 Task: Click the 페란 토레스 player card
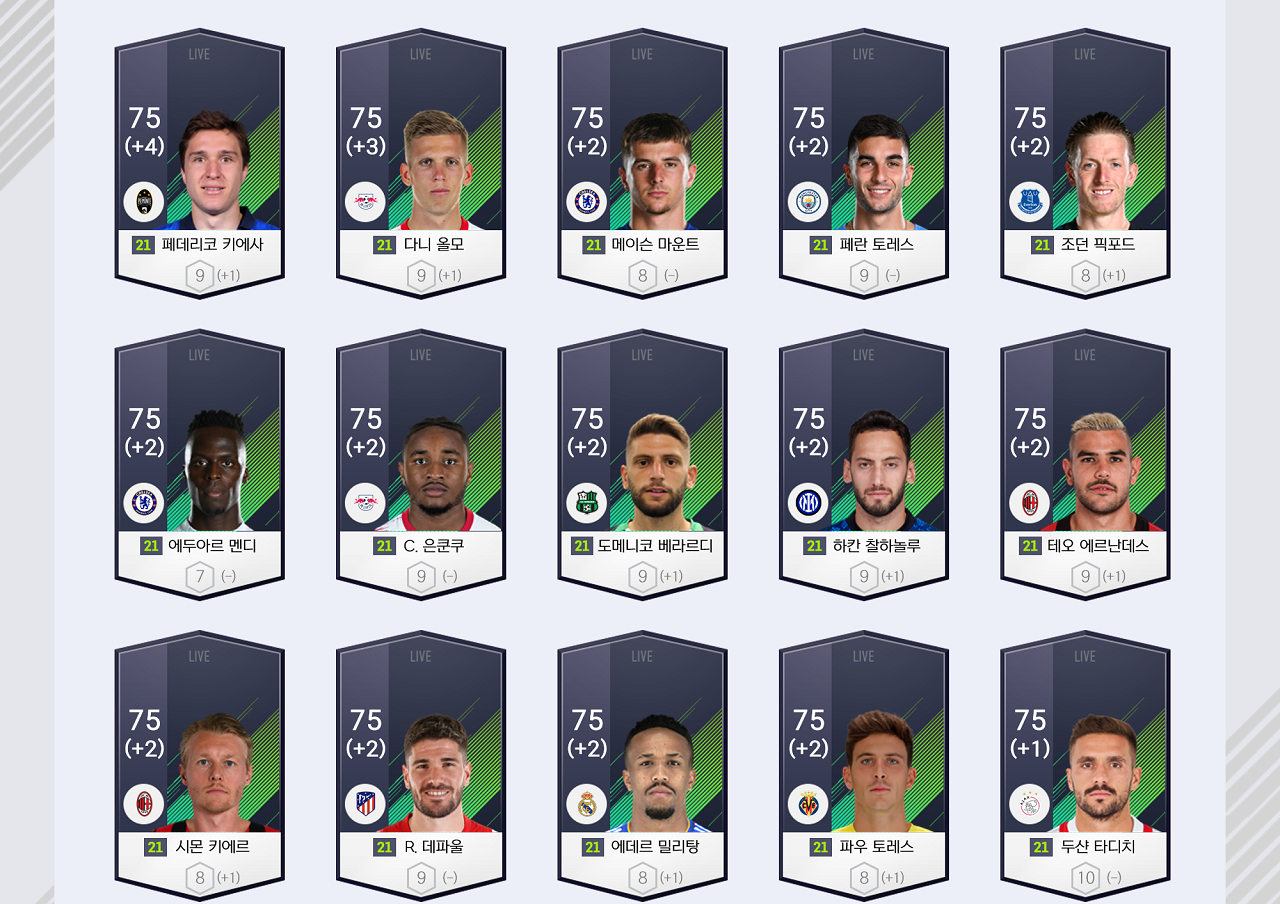864,165
